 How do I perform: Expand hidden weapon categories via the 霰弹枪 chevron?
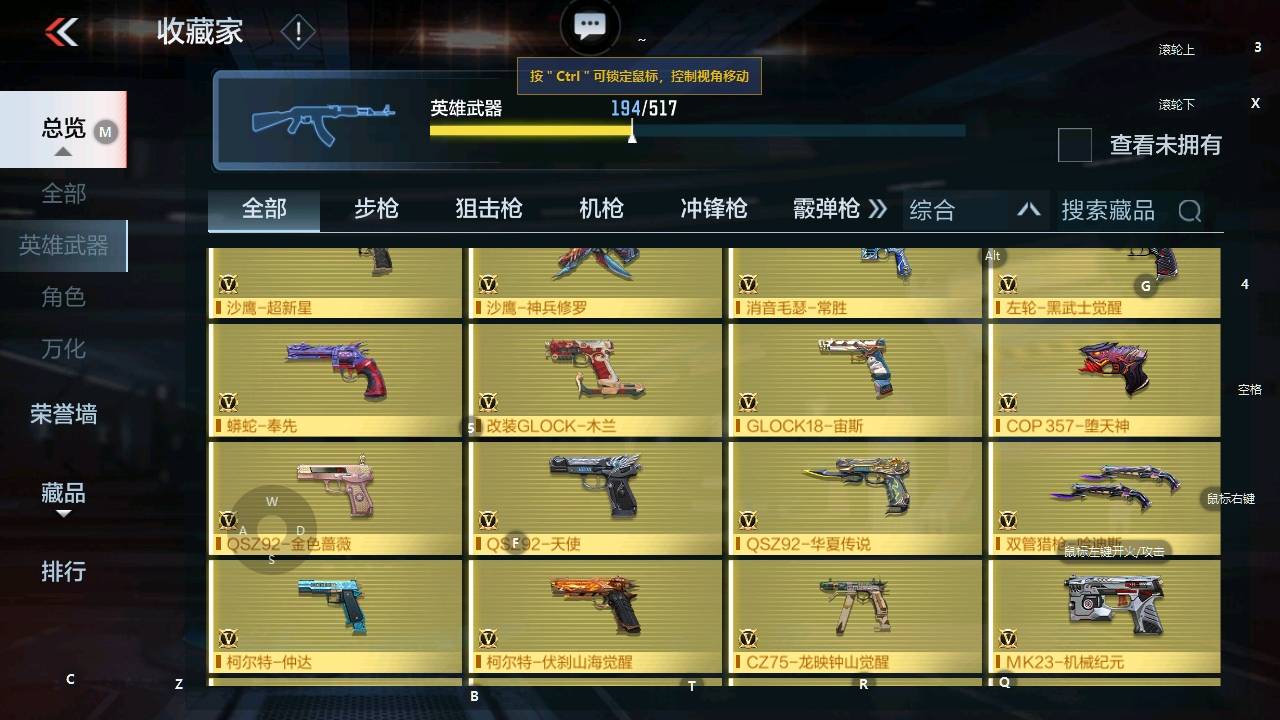pos(877,209)
